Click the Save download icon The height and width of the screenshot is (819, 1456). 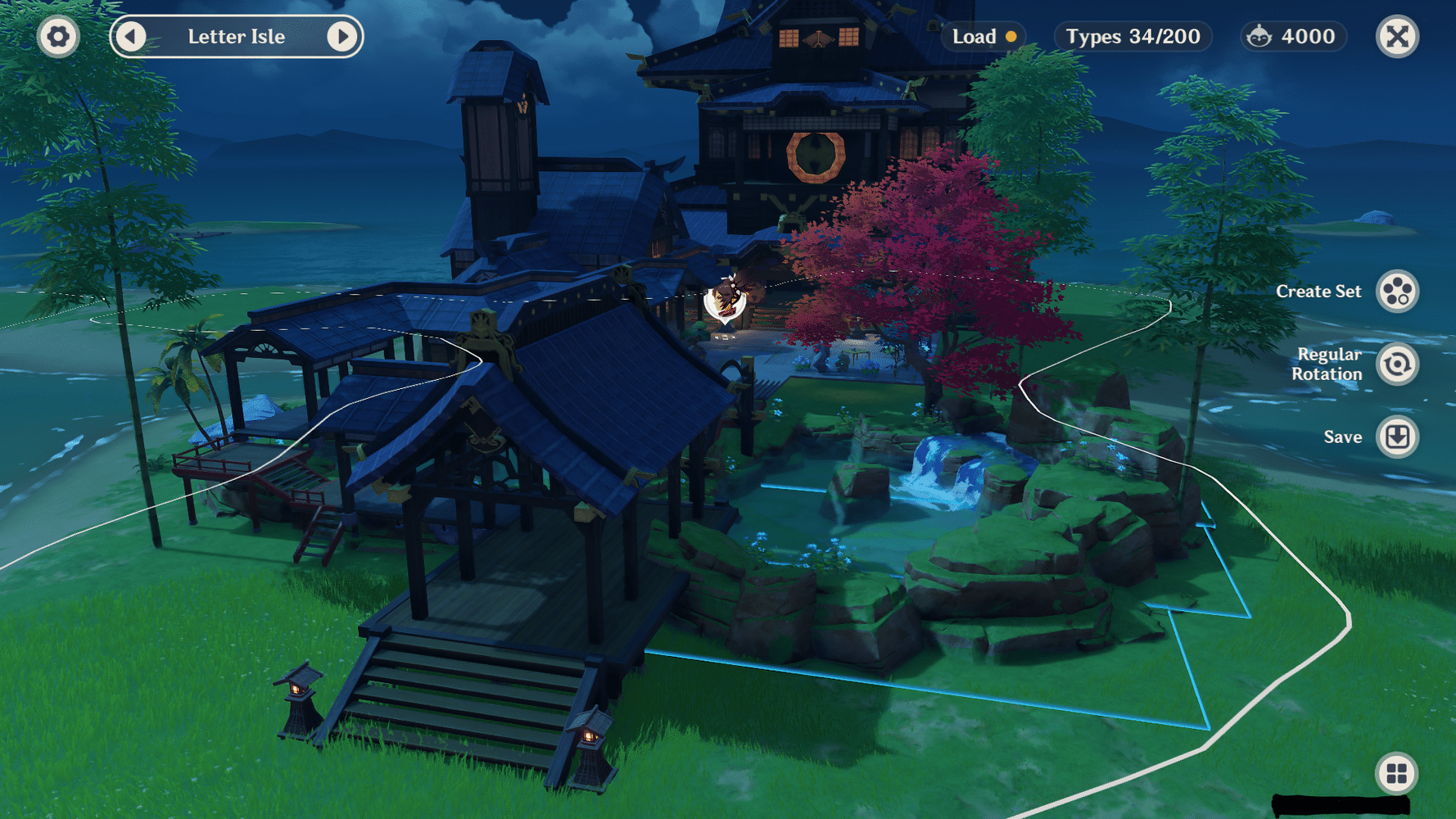tap(1397, 437)
